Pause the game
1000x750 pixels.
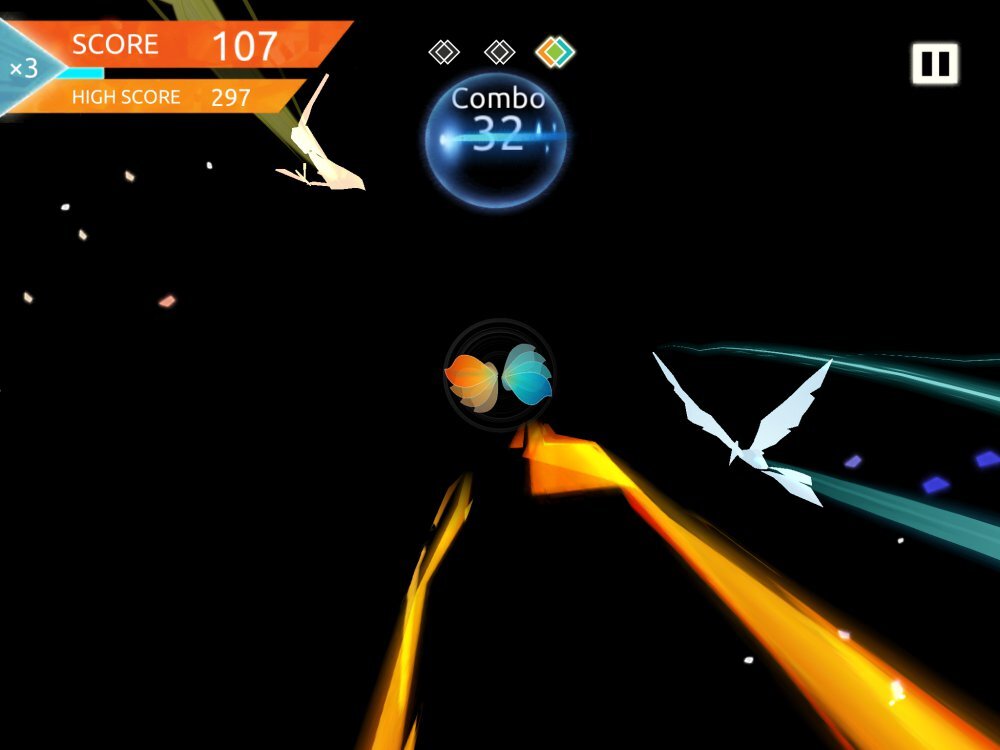coord(934,64)
